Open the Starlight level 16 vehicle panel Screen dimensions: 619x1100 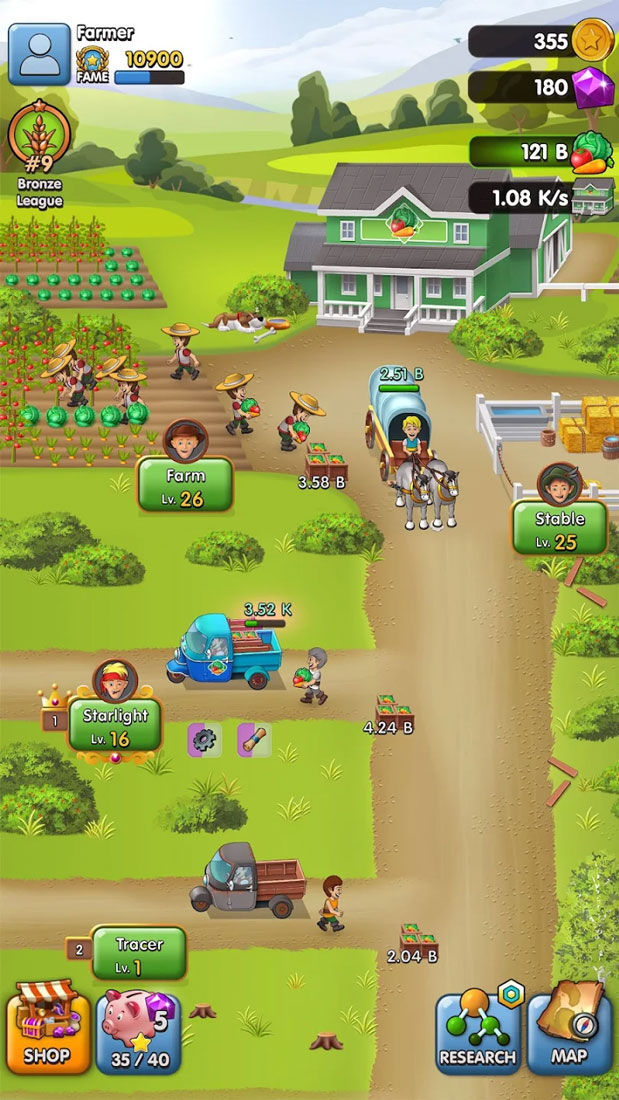[115, 724]
